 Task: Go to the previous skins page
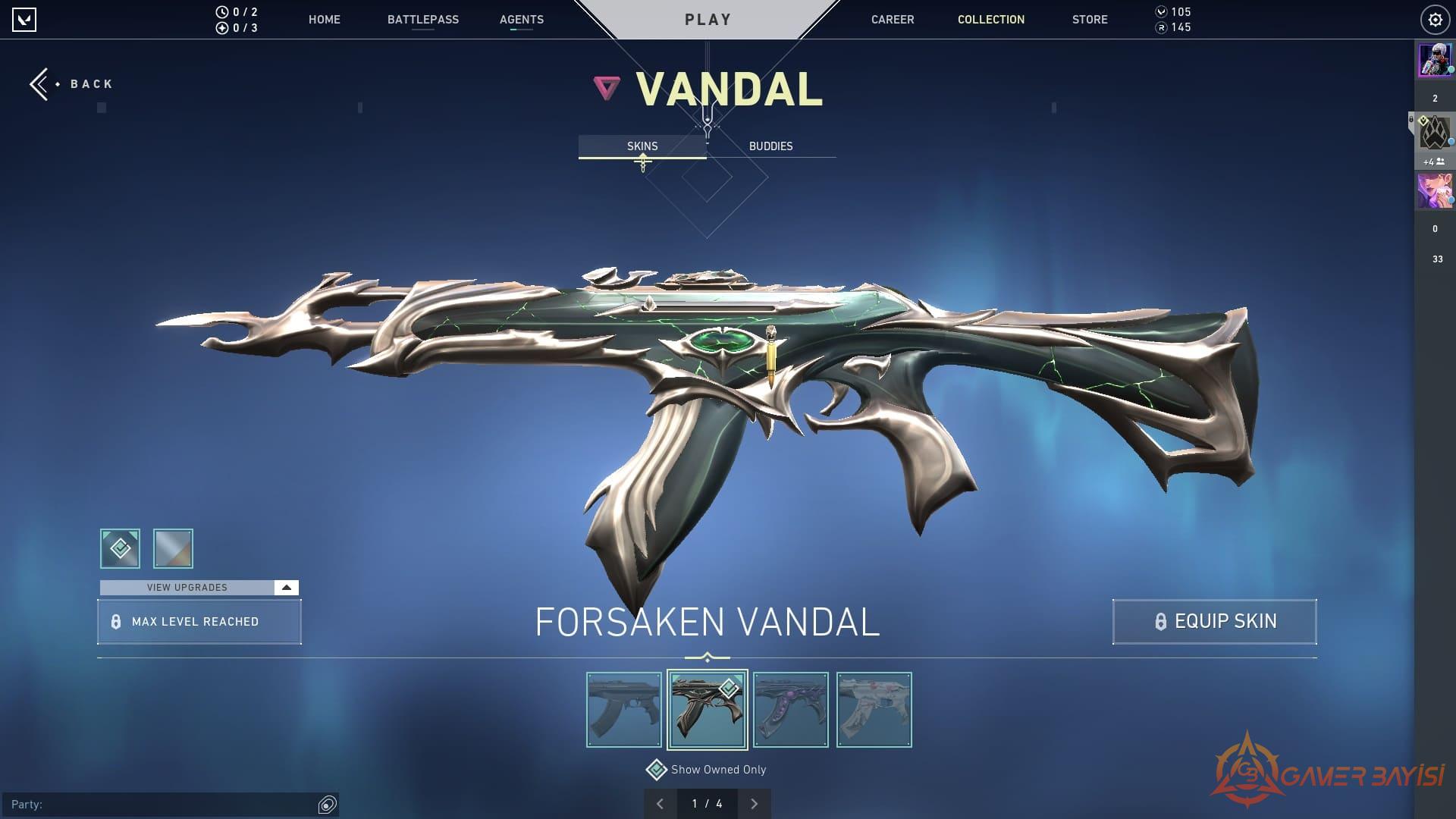tap(660, 804)
